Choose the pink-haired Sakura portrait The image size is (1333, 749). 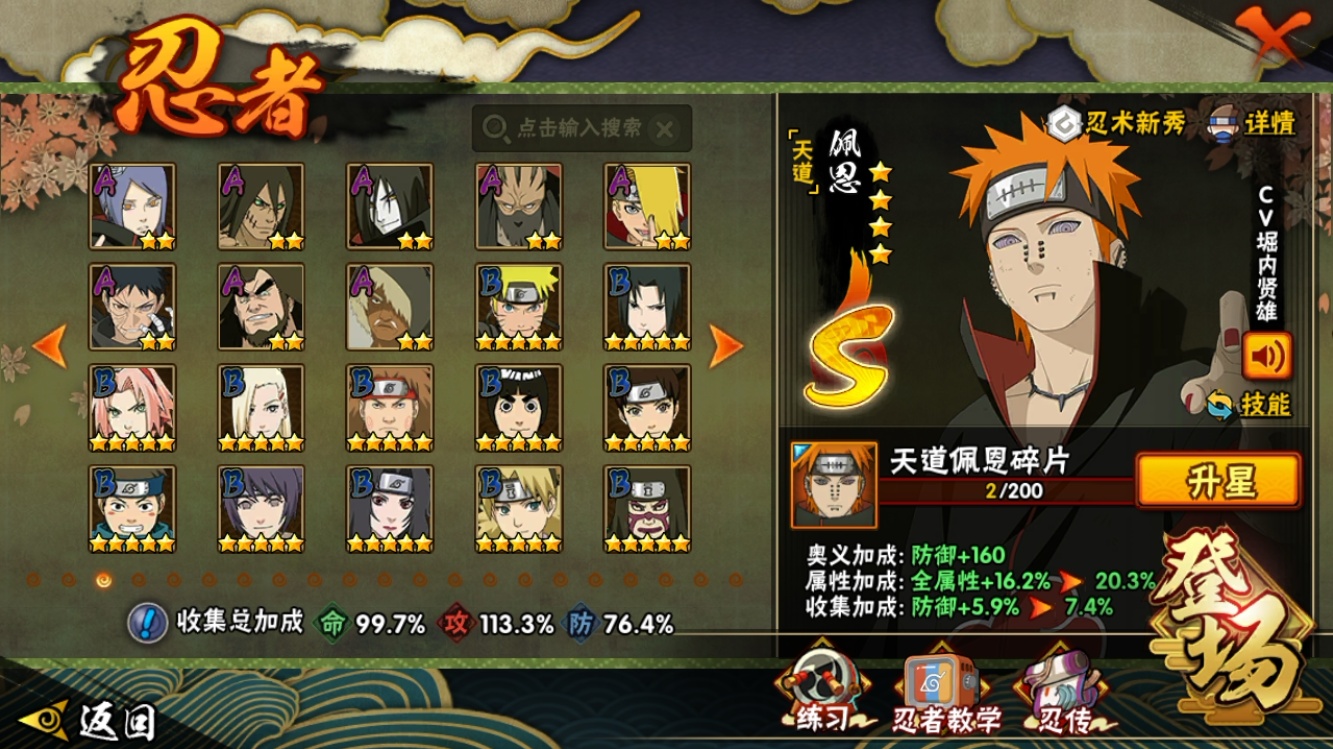coord(132,408)
